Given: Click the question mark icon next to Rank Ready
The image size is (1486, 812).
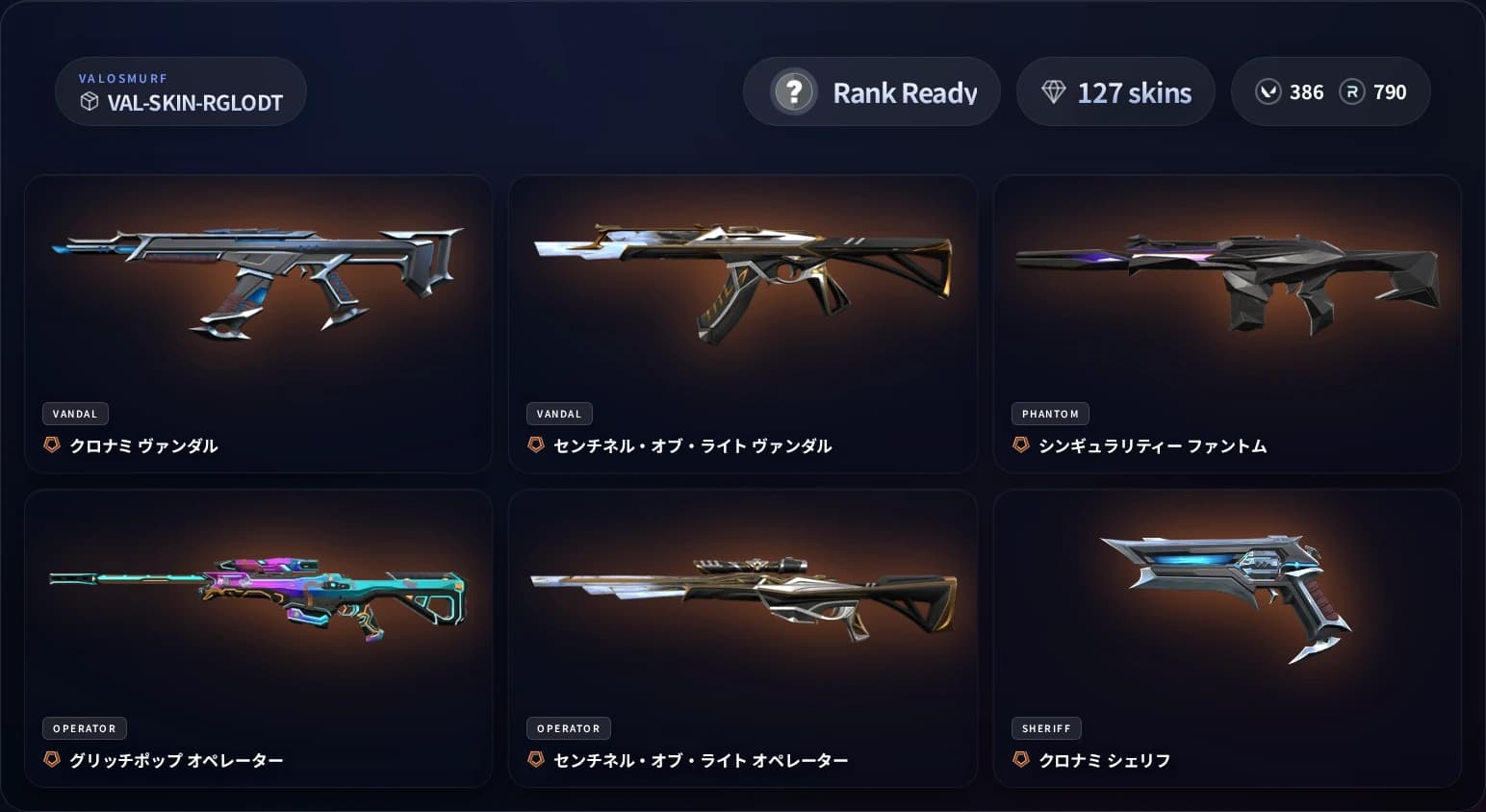Looking at the screenshot, I should [793, 91].
